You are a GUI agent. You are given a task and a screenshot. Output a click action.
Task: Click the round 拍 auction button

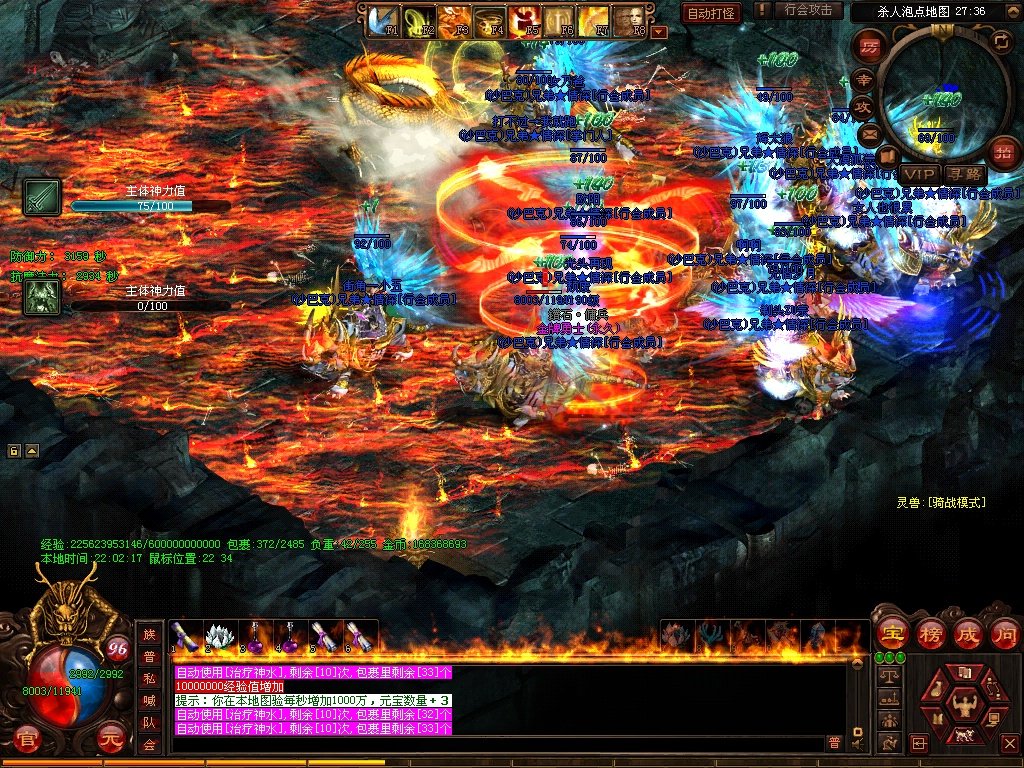[1001, 153]
